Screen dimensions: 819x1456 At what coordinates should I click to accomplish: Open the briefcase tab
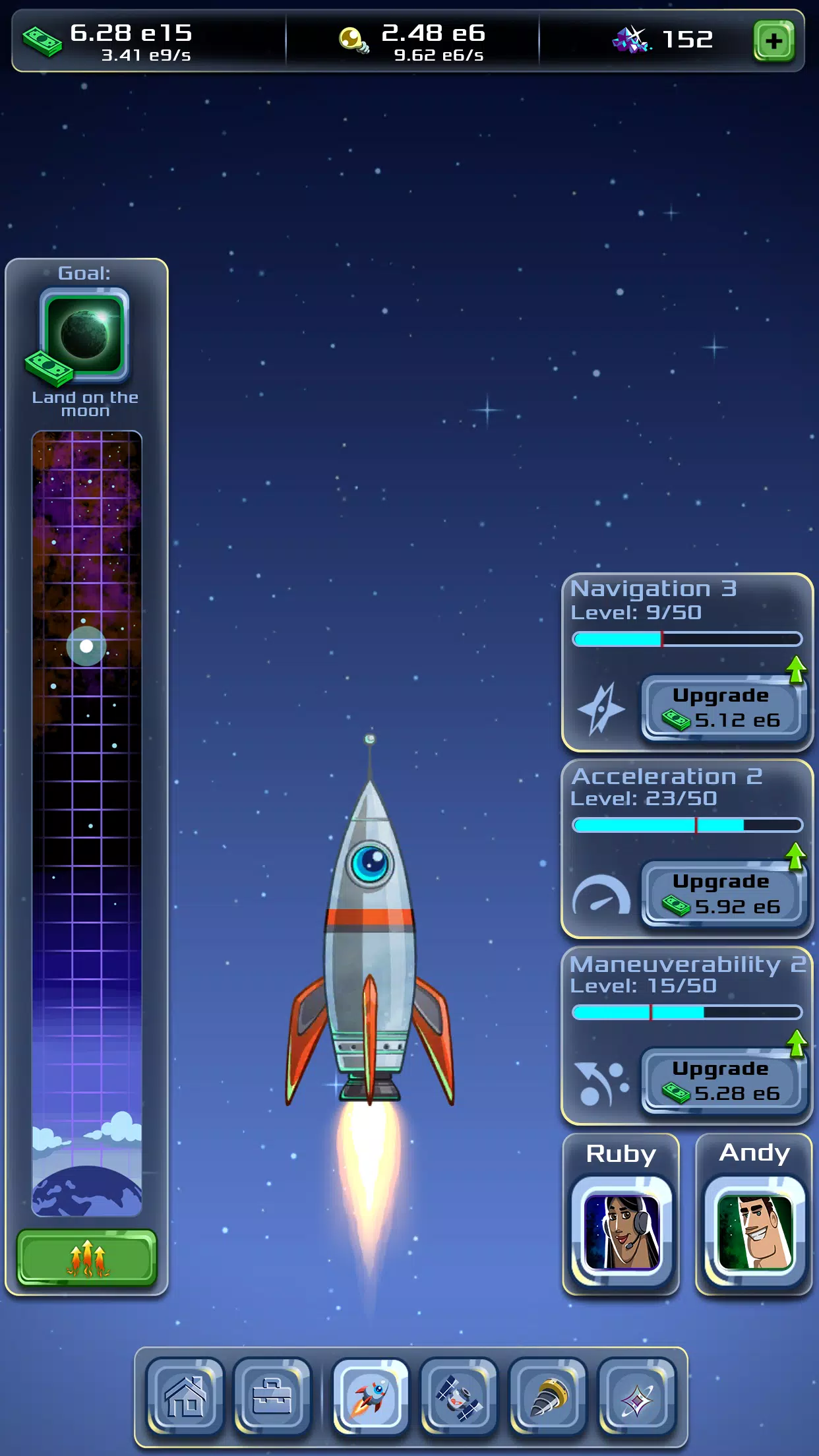272,1397
